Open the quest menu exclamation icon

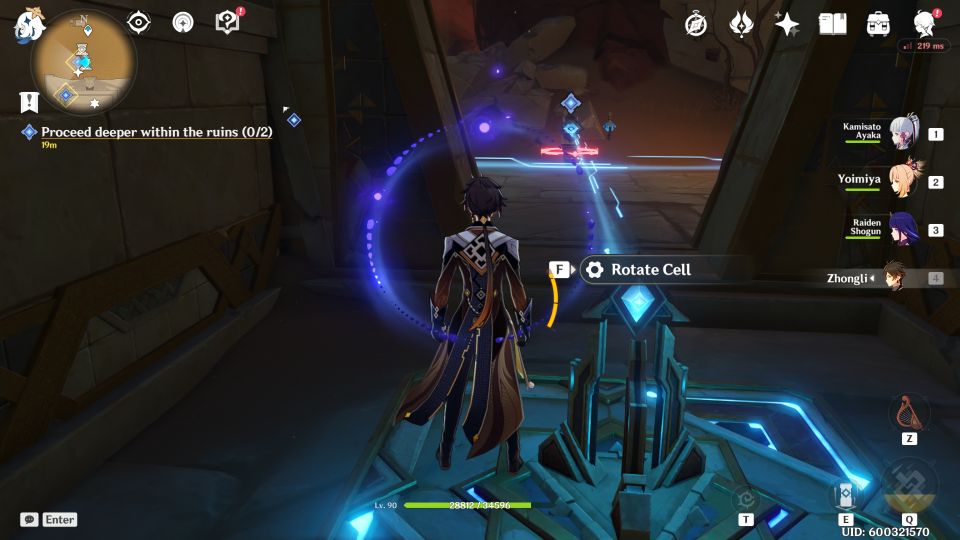(x=27, y=102)
